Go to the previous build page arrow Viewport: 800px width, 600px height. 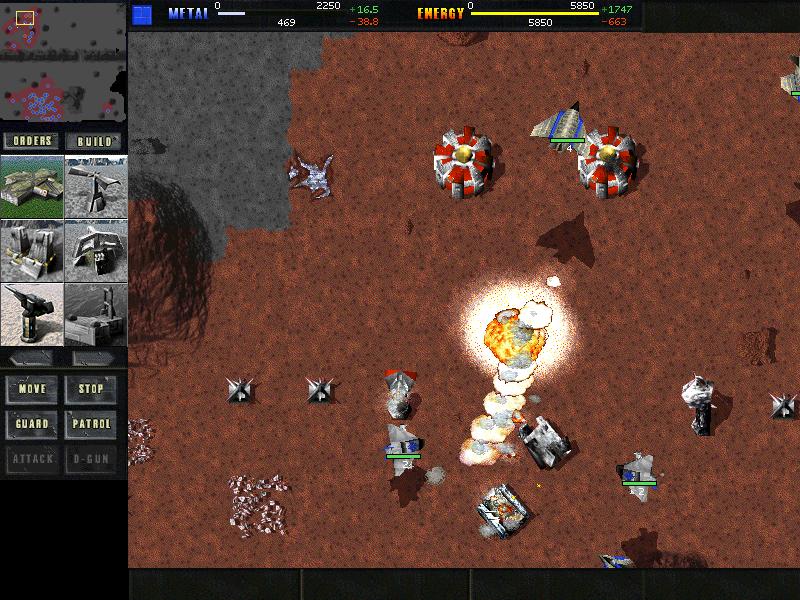tap(32, 357)
